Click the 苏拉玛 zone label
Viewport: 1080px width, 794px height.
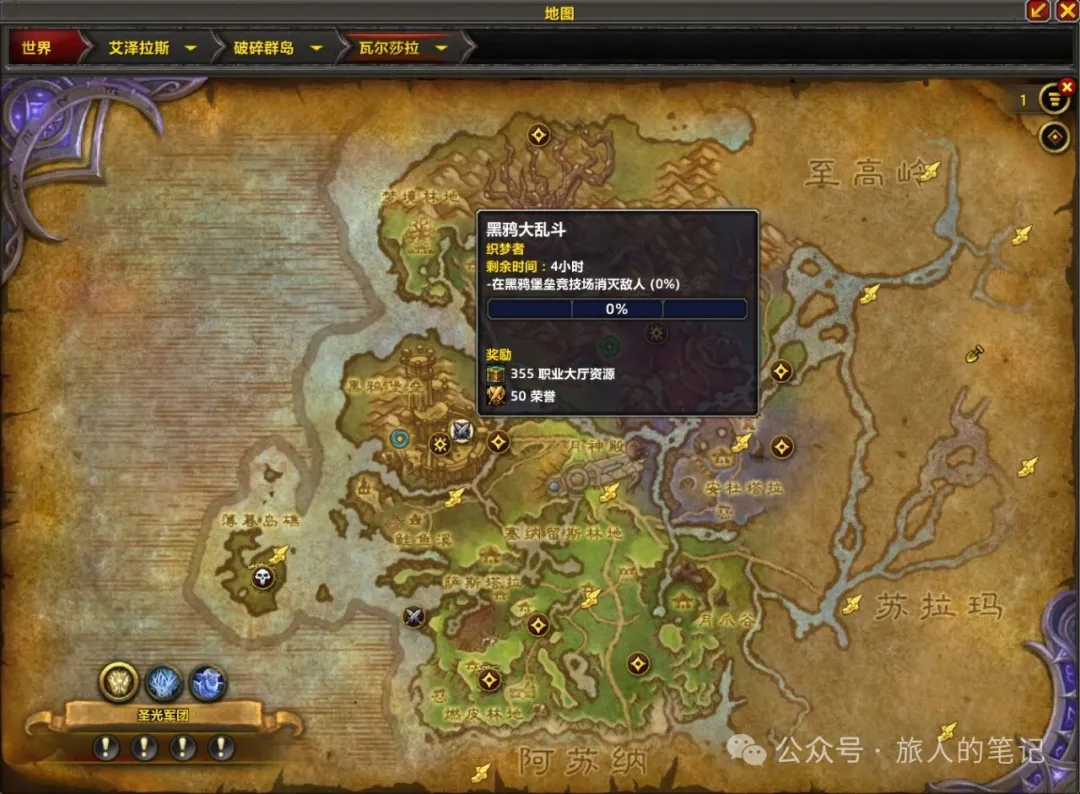938,606
